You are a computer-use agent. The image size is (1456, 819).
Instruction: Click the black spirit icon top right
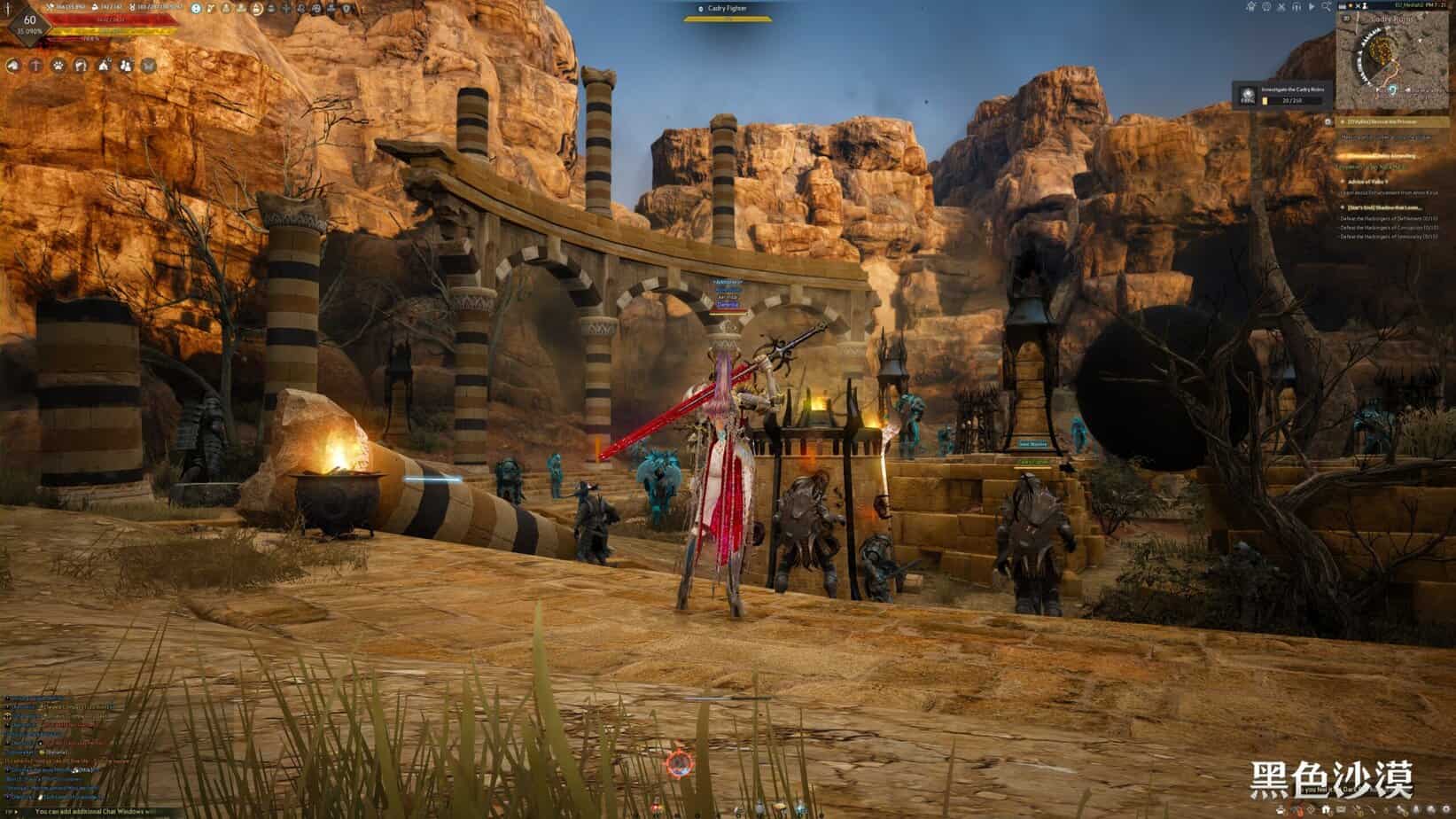pos(1265,7)
